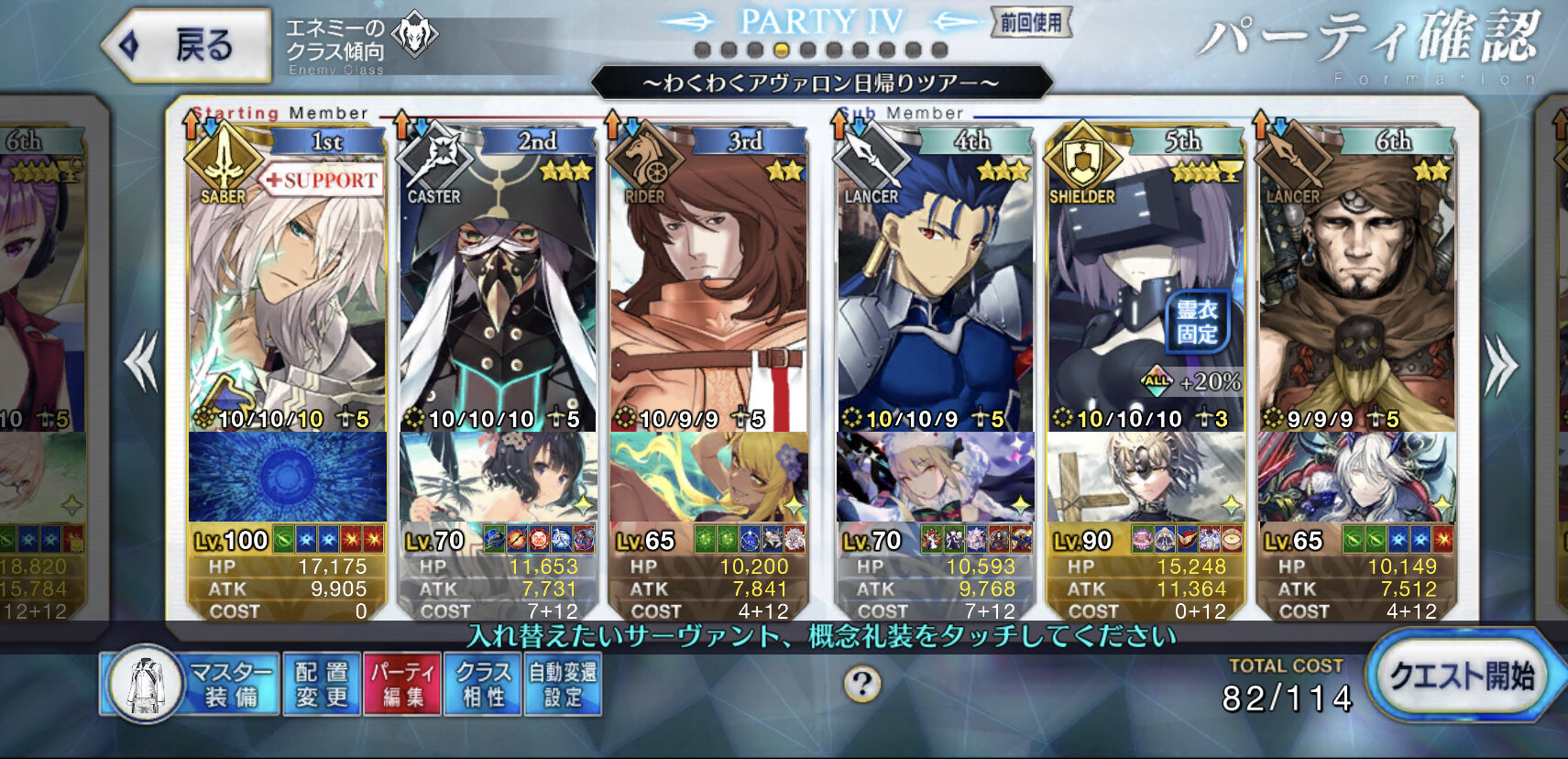Select the Rider servant in 3rd slot

(x=708, y=284)
